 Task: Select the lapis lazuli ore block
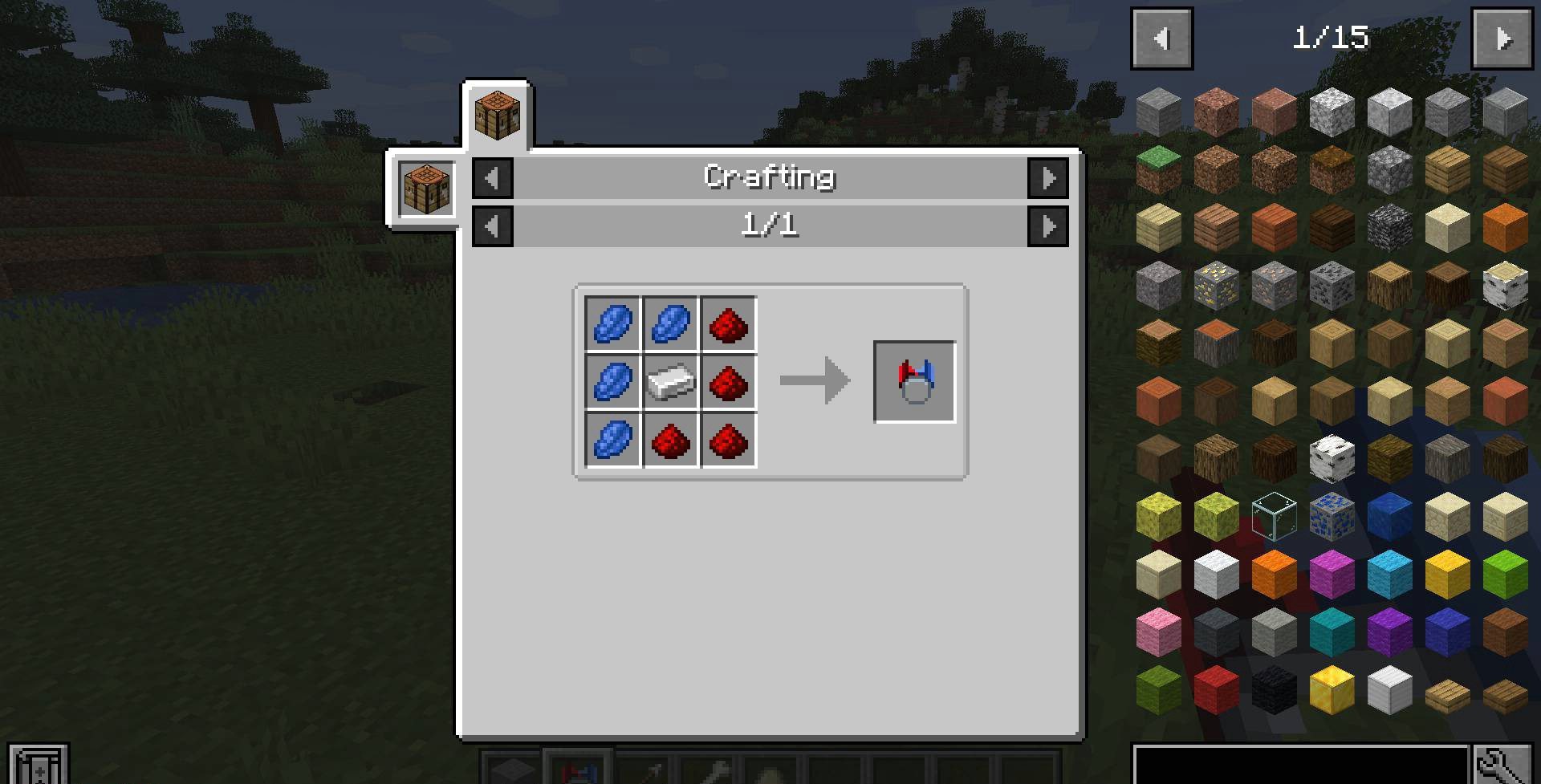pyautogui.click(x=1332, y=516)
